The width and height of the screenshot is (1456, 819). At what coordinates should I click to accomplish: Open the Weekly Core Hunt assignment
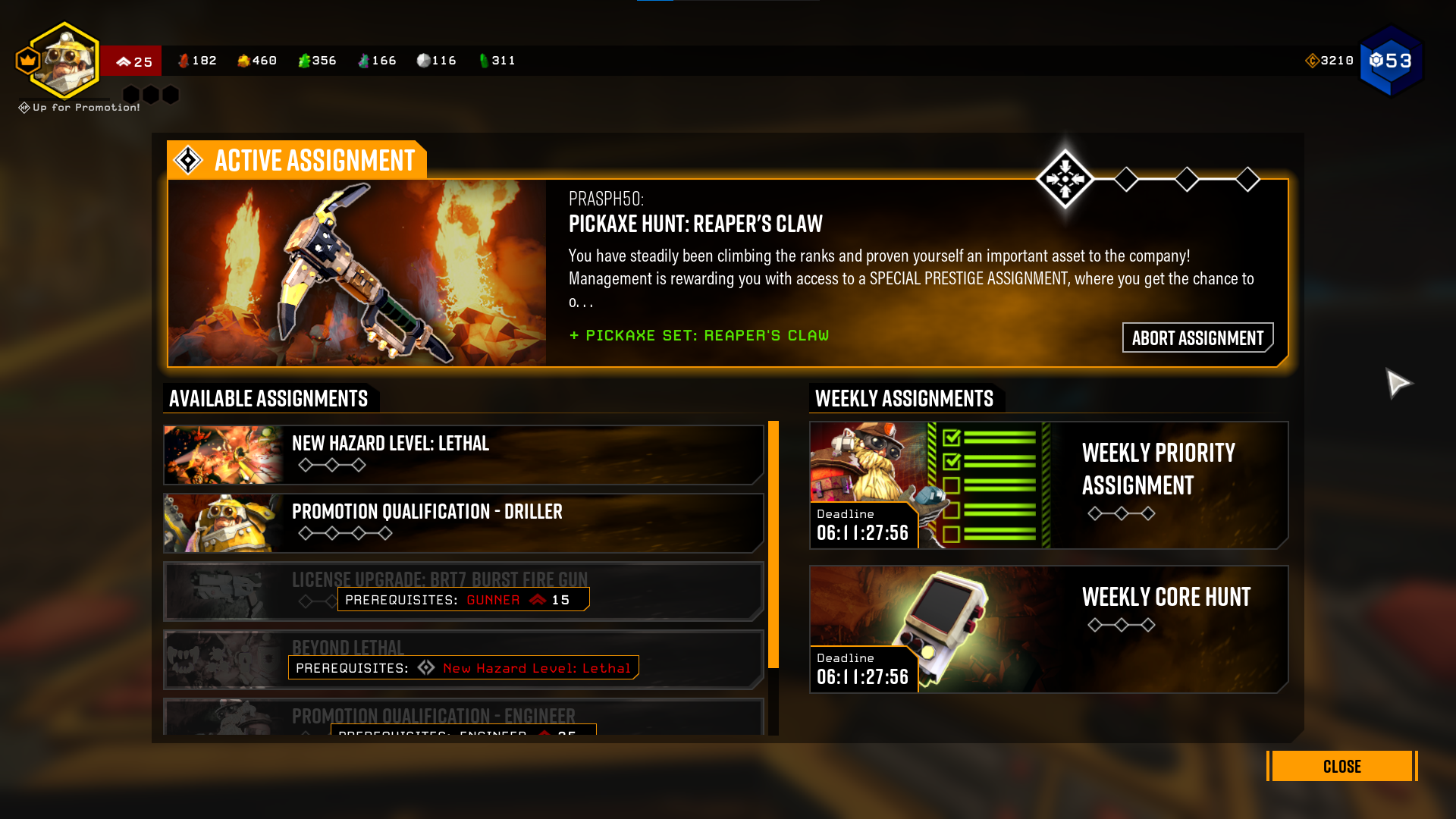point(1048,629)
